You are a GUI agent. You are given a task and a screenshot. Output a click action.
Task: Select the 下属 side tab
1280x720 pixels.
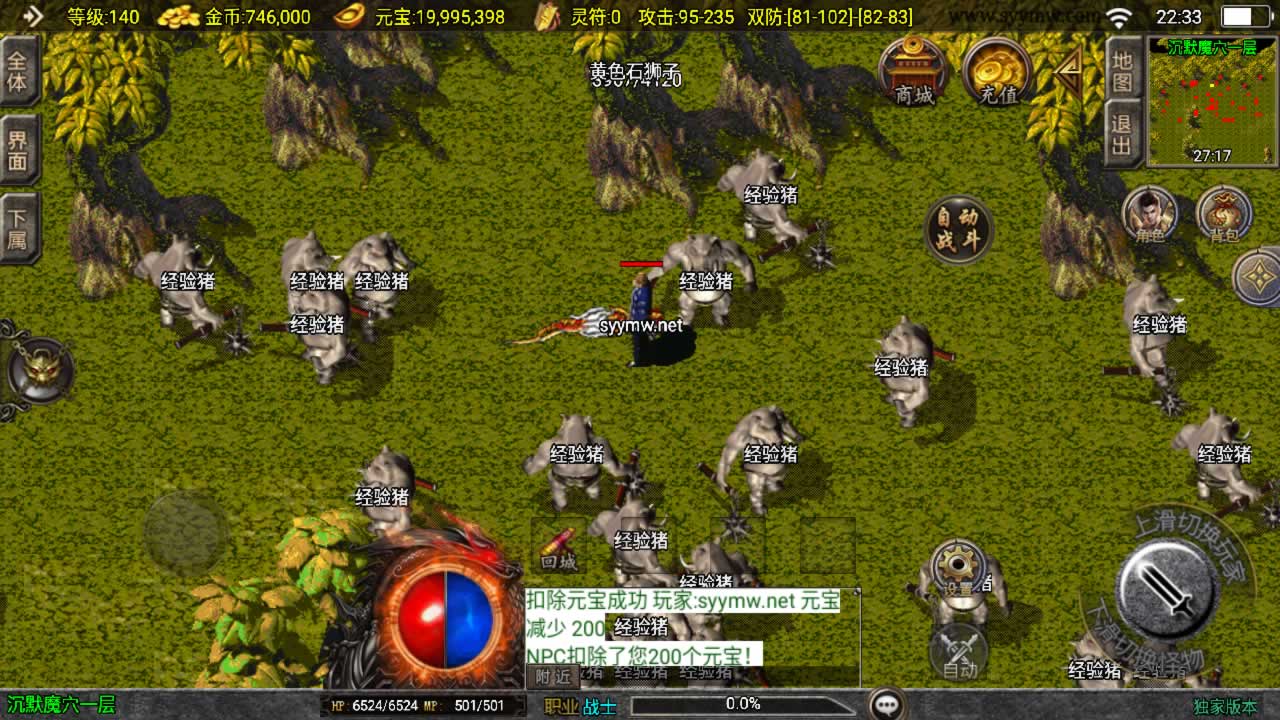click(18, 228)
